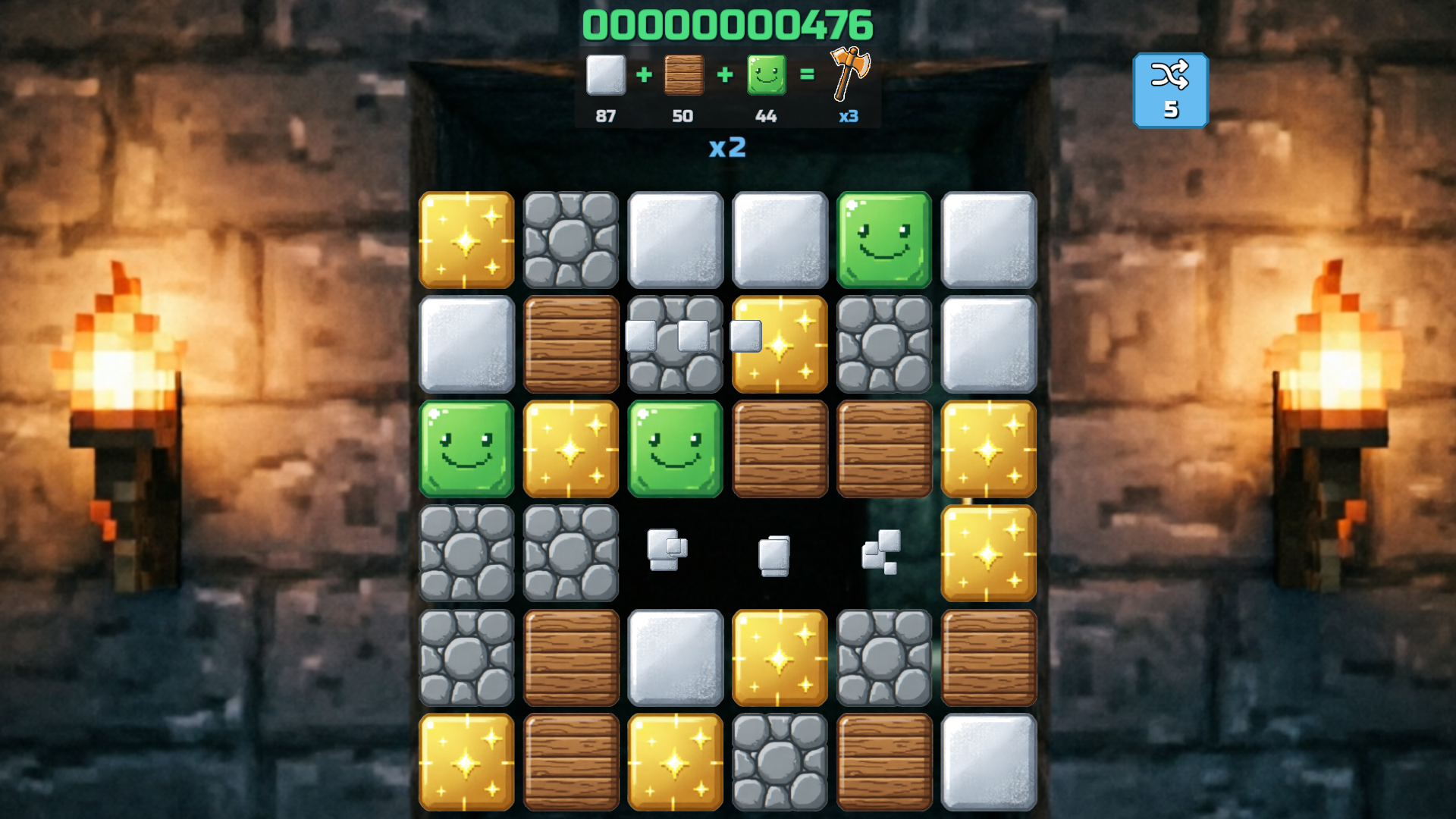
Task: Click the green slime icon in the recipe bar
Action: pyautogui.click(x=766, y=76)
